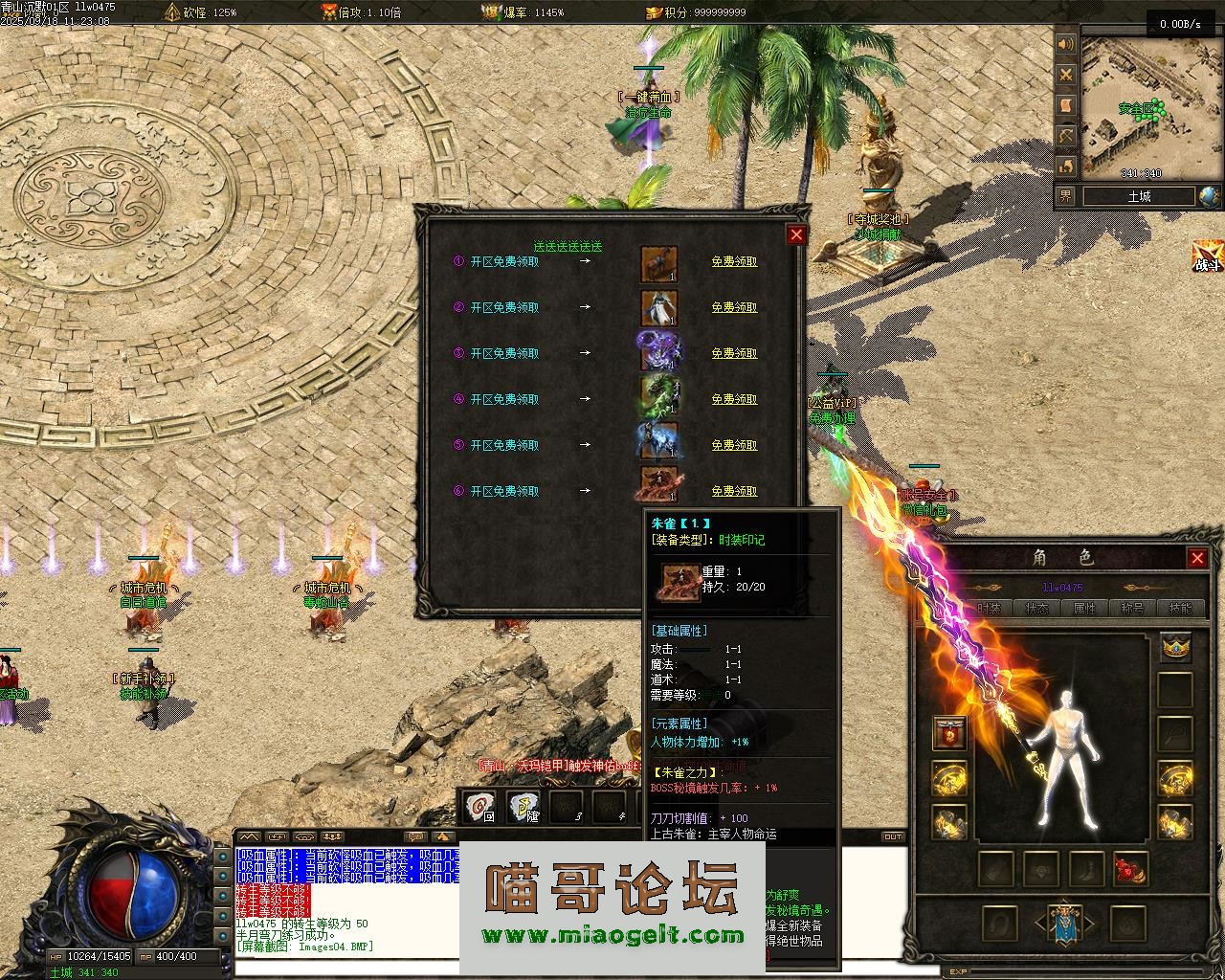Select the green dragon reward icon
1225x980 pixels.
[x=658, y=400]
